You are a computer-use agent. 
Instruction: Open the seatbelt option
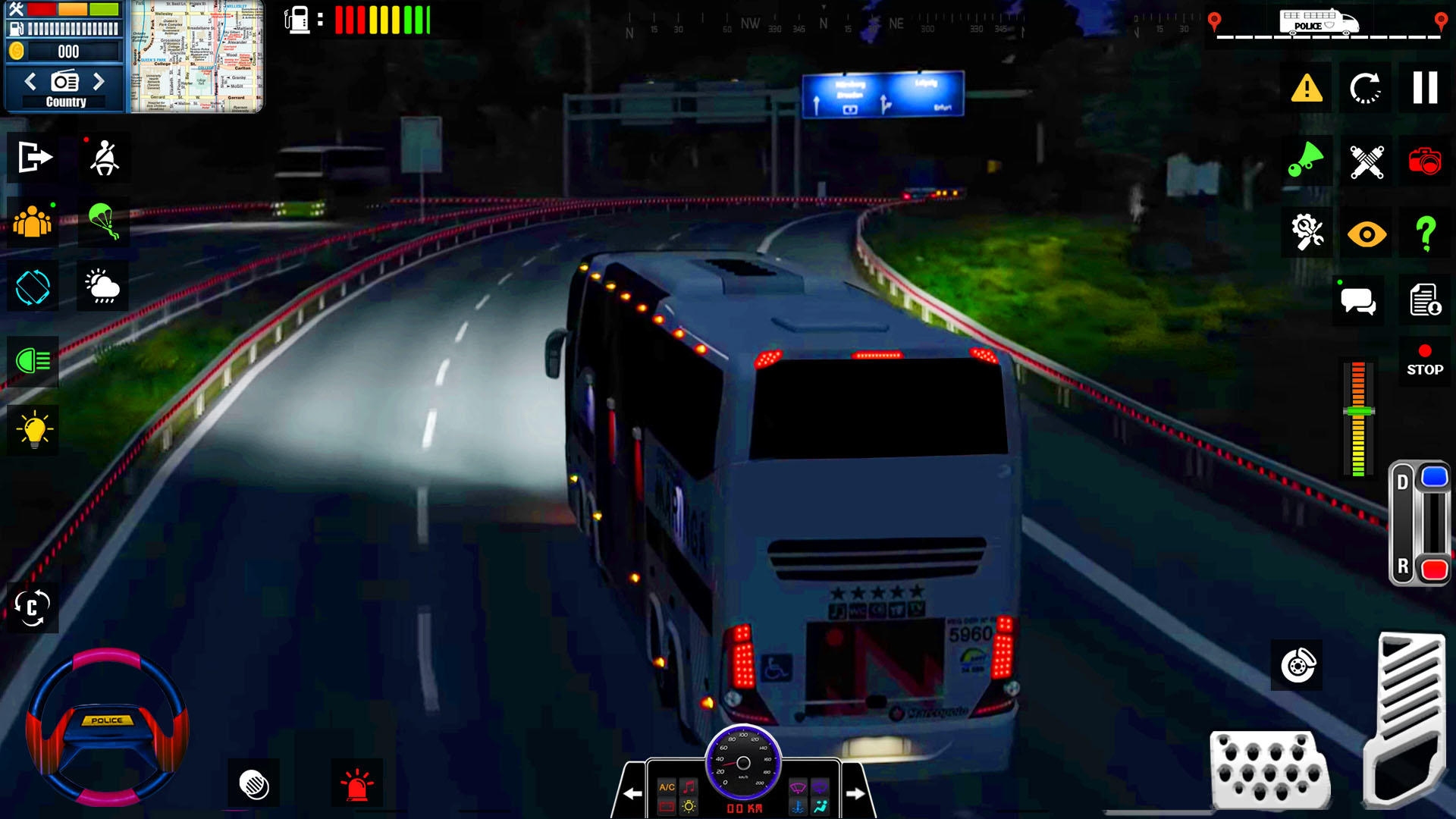[104, 158]
